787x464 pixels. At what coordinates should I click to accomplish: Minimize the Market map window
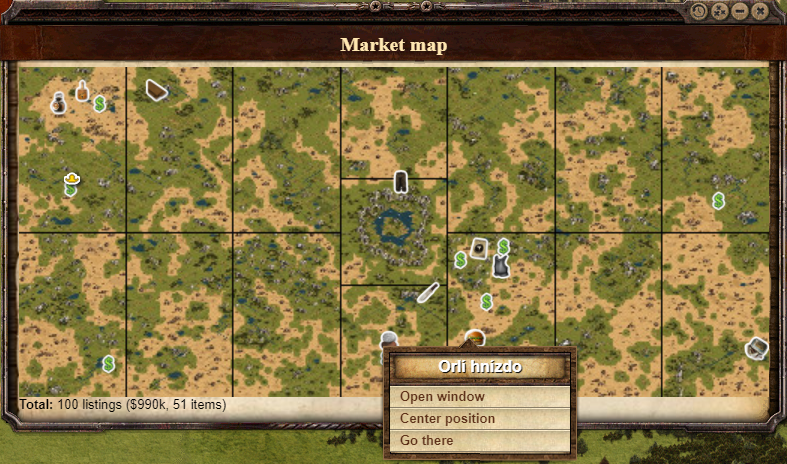(x=740, y=12)
